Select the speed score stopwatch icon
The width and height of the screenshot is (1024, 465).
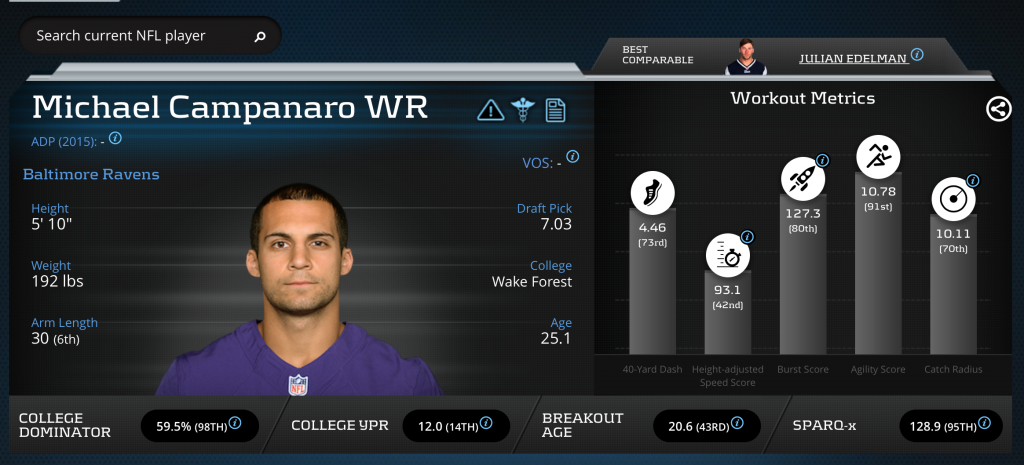(x=727, y=256)
